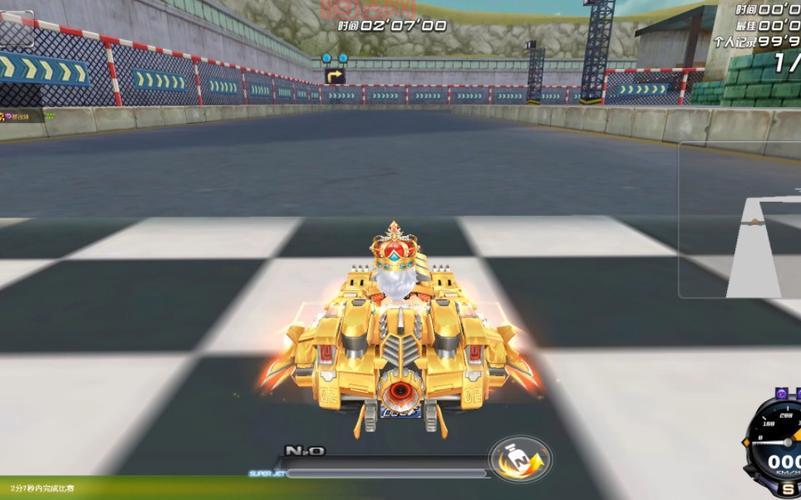The image size is (801, 500).
Task: Click the purple icon above the speedometer
Action: coord(782,394)
